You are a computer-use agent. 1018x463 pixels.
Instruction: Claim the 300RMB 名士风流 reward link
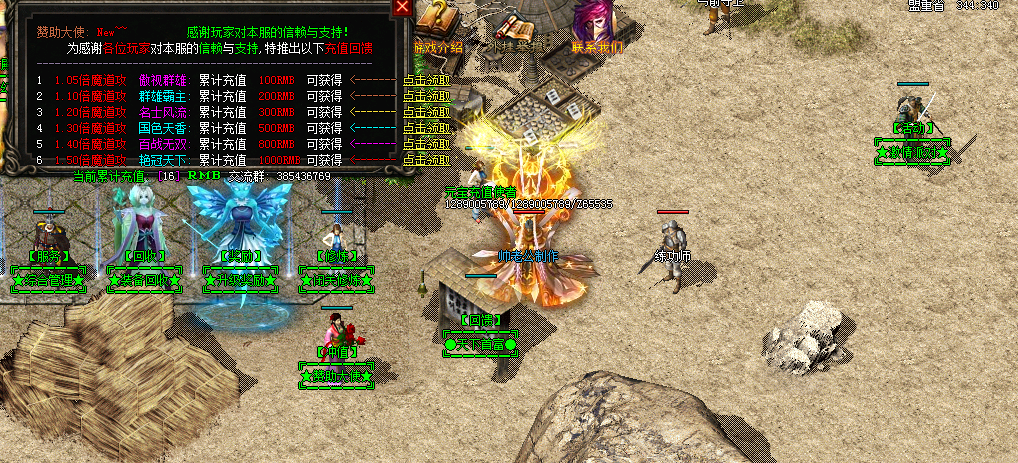click(427, 113)
